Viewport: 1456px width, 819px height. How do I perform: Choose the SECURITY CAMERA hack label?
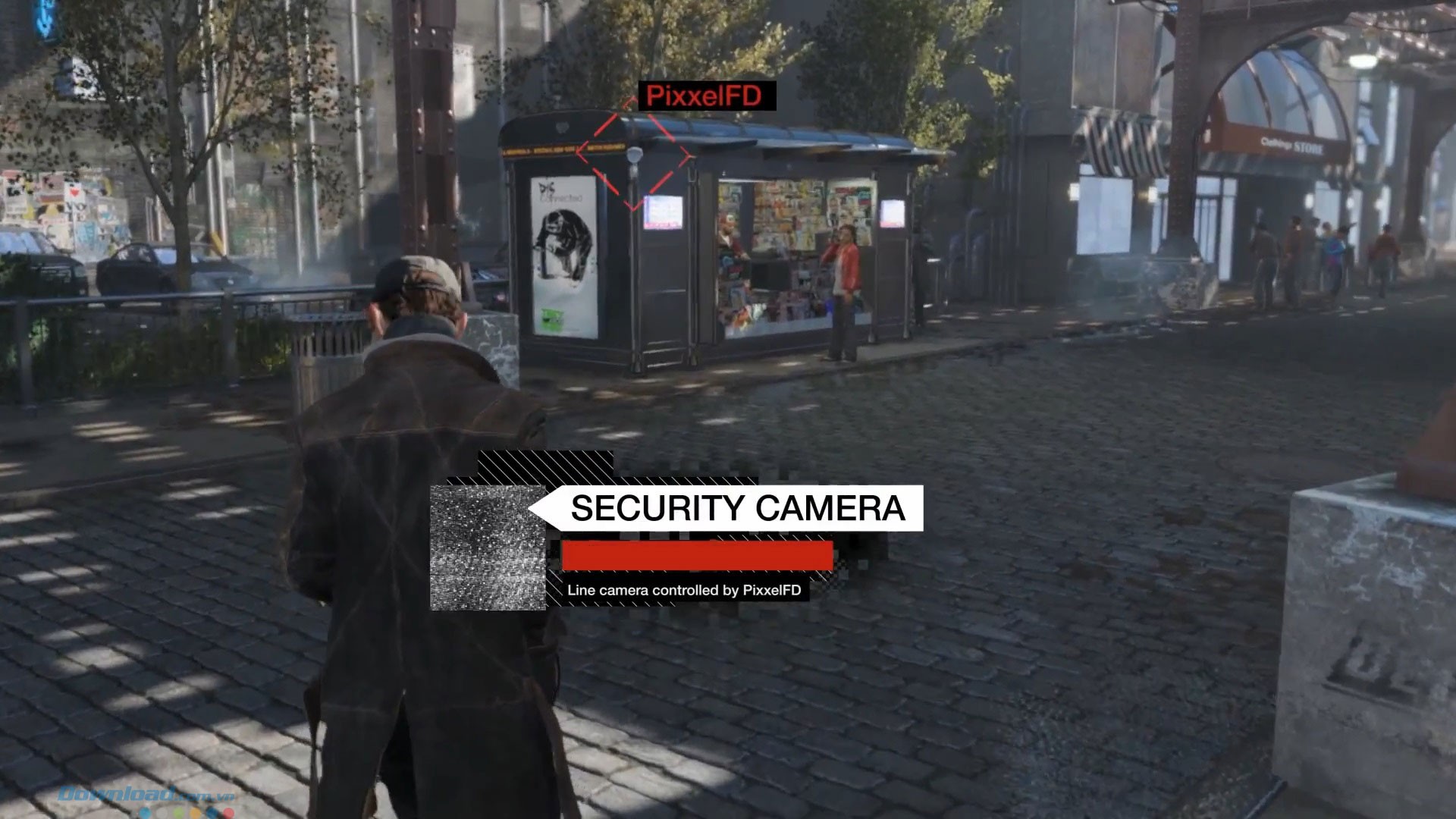[737, 508]
